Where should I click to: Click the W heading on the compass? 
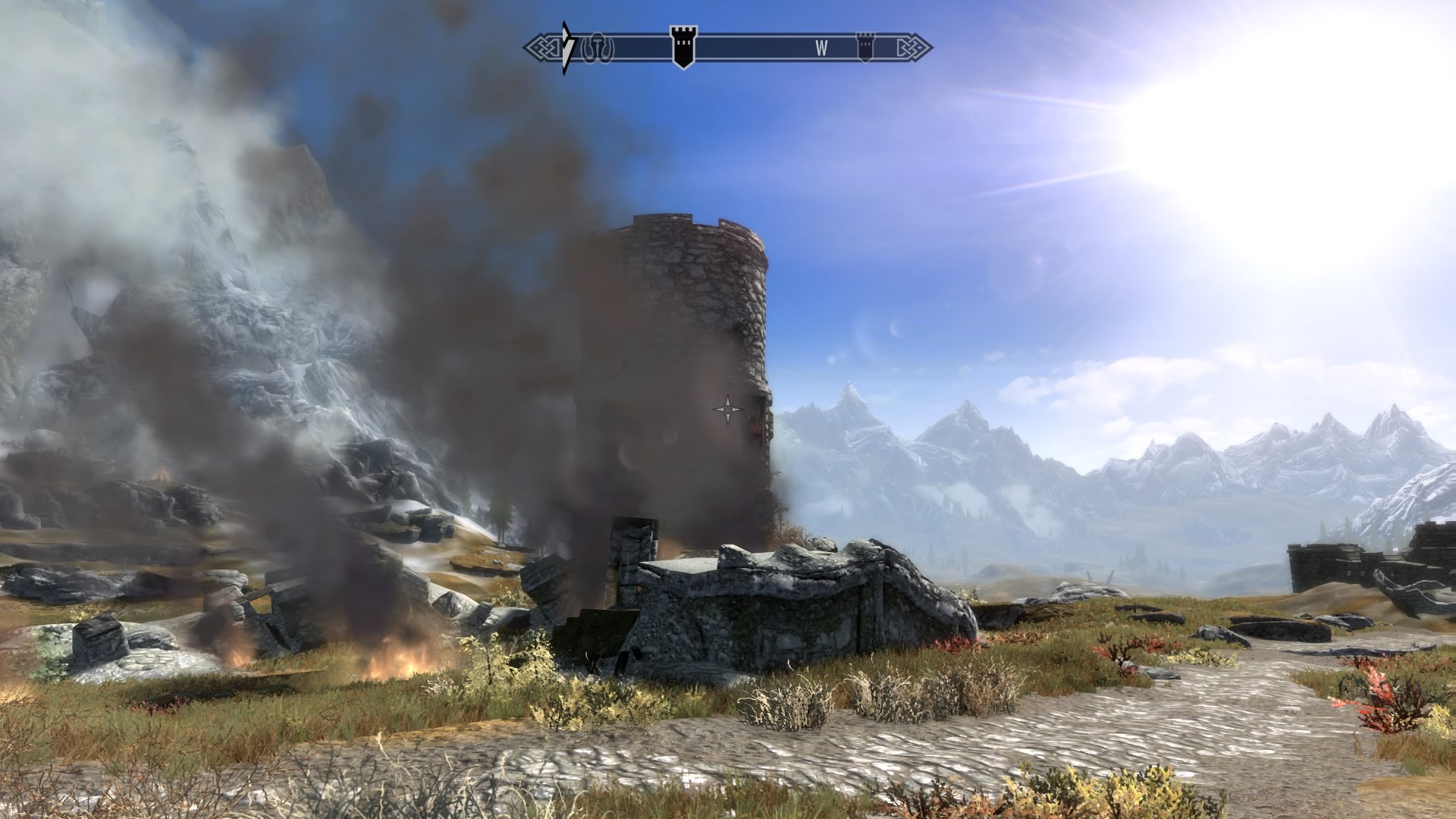click(821, 48)
